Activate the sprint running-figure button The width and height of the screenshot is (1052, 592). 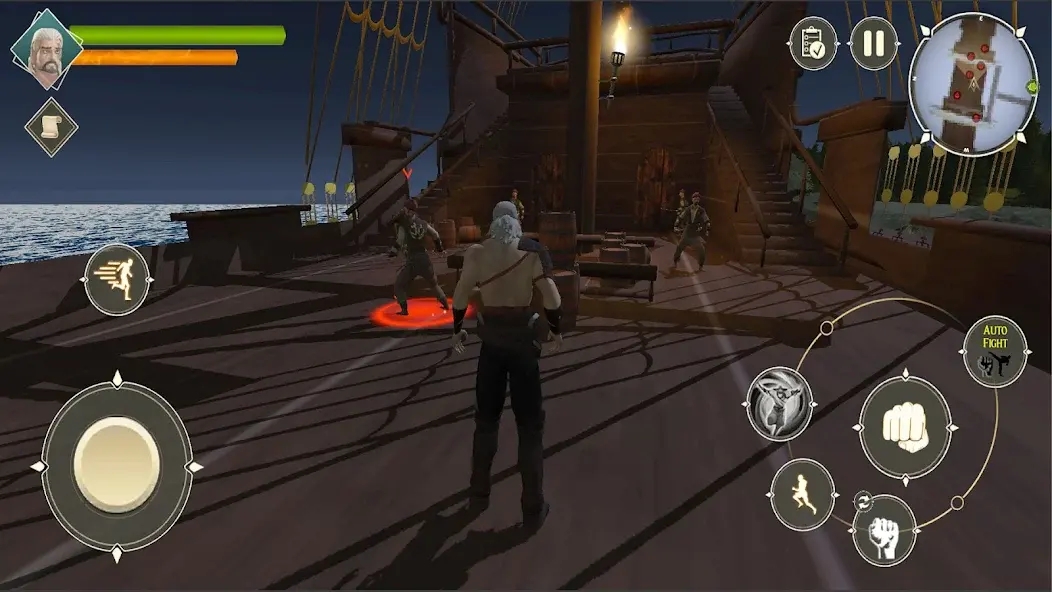[x=118, y=280]
